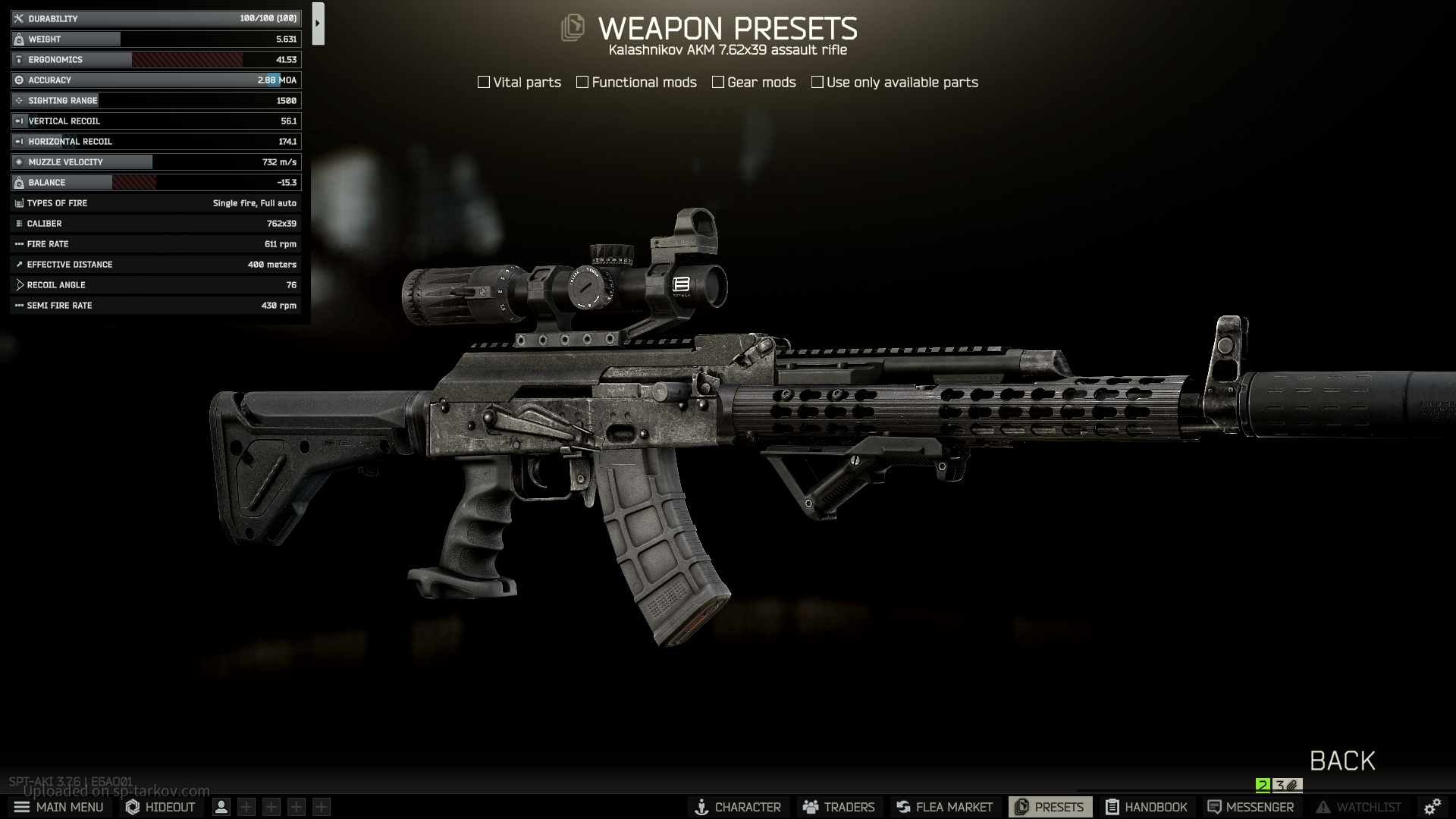Open the Flea Market
Viewport: 1456px width, 819px height.
point(944,807)
